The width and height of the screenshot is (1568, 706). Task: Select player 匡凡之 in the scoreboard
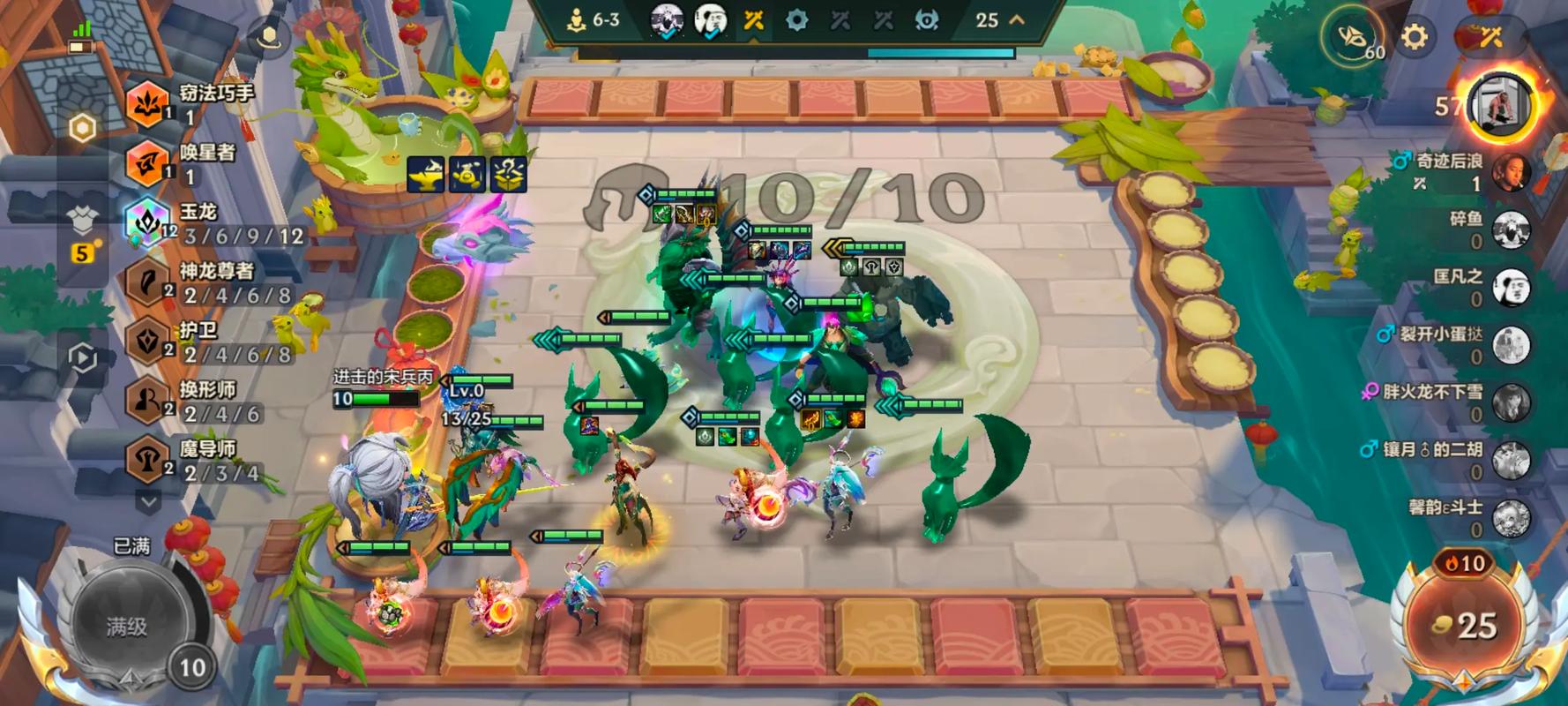(1510, 287)
